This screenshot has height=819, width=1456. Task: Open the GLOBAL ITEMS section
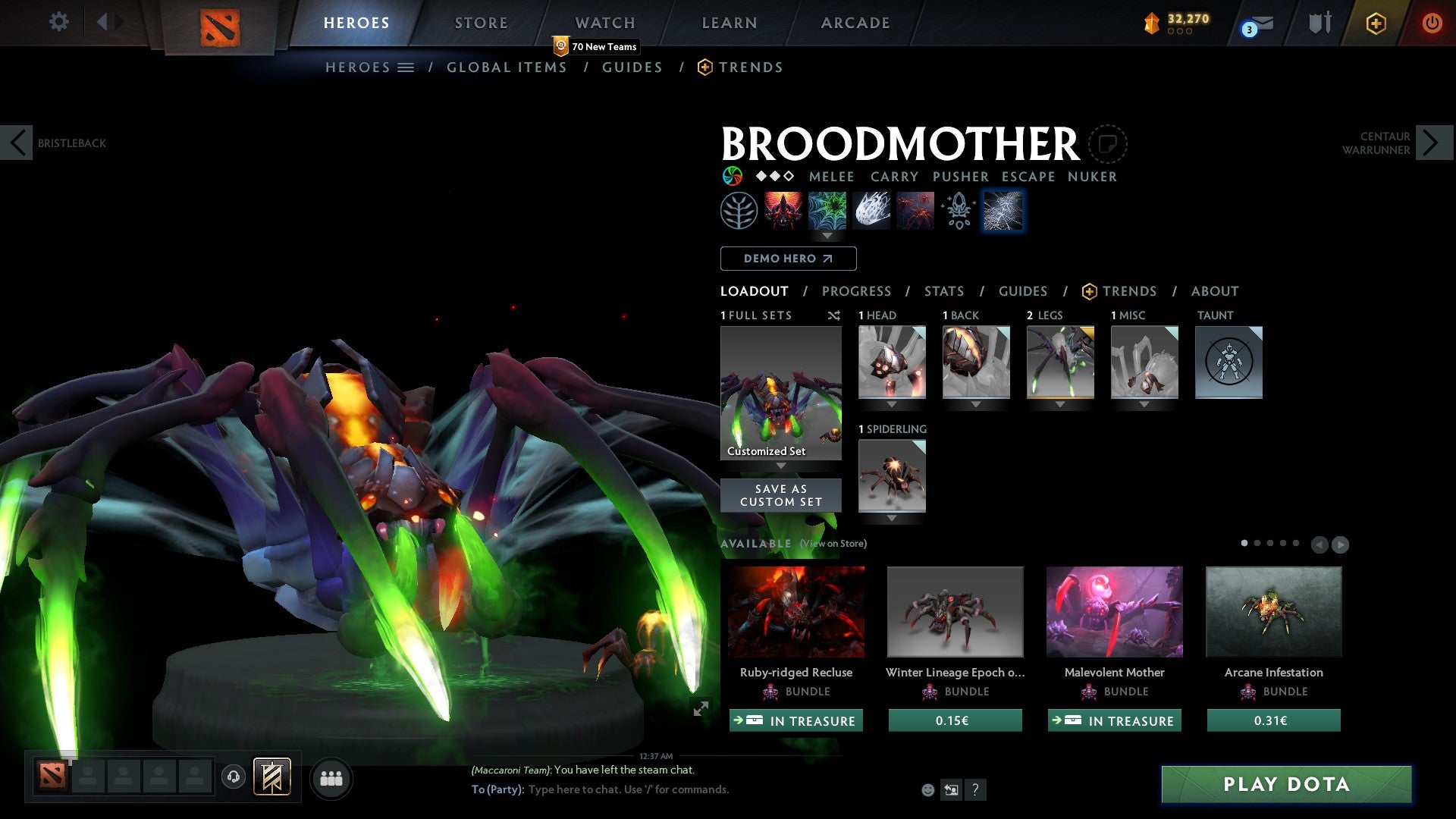507,67
